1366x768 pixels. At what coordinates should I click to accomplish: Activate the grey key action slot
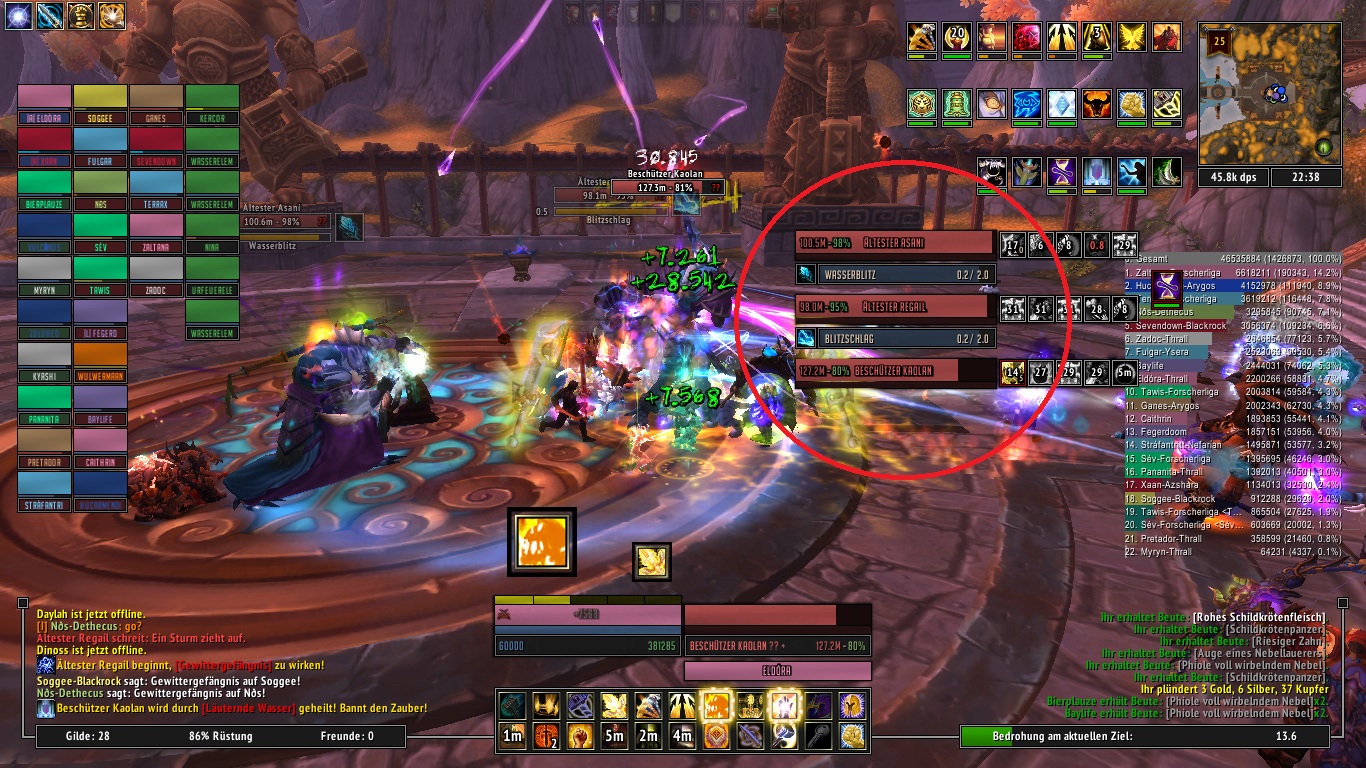point(817,737)
